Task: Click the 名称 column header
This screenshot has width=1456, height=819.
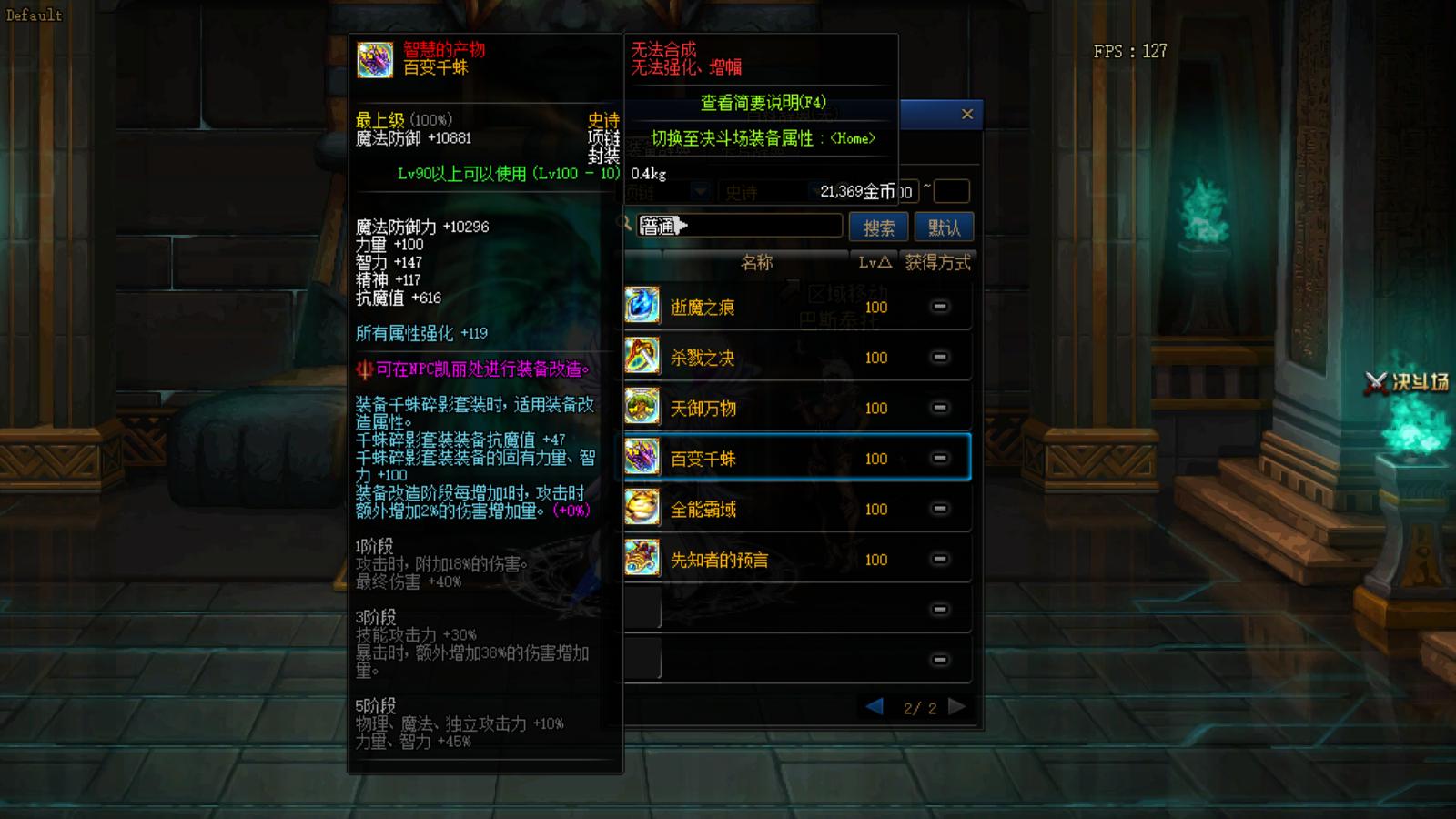Action: tap(758, 263)
